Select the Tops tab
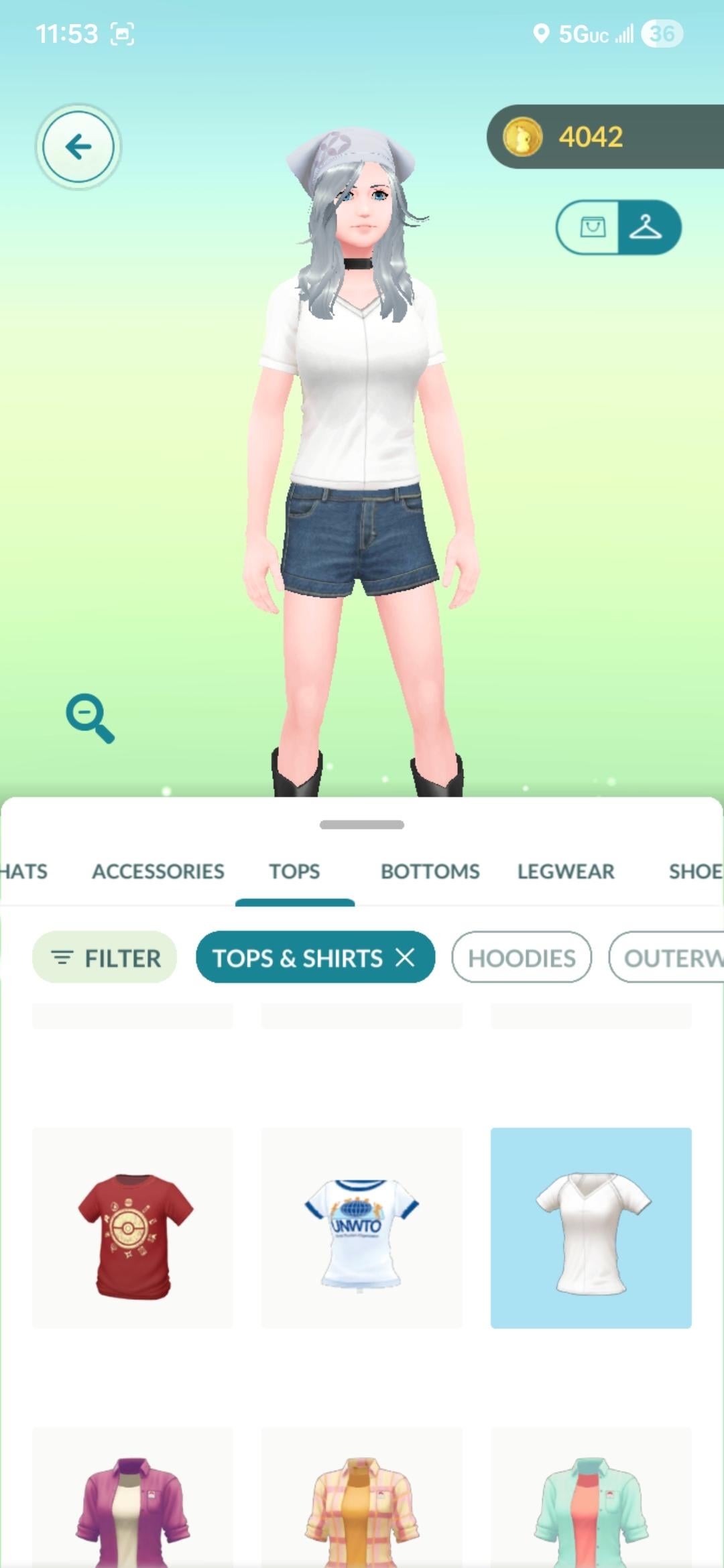724x1568 pixels. click(294, 871)
